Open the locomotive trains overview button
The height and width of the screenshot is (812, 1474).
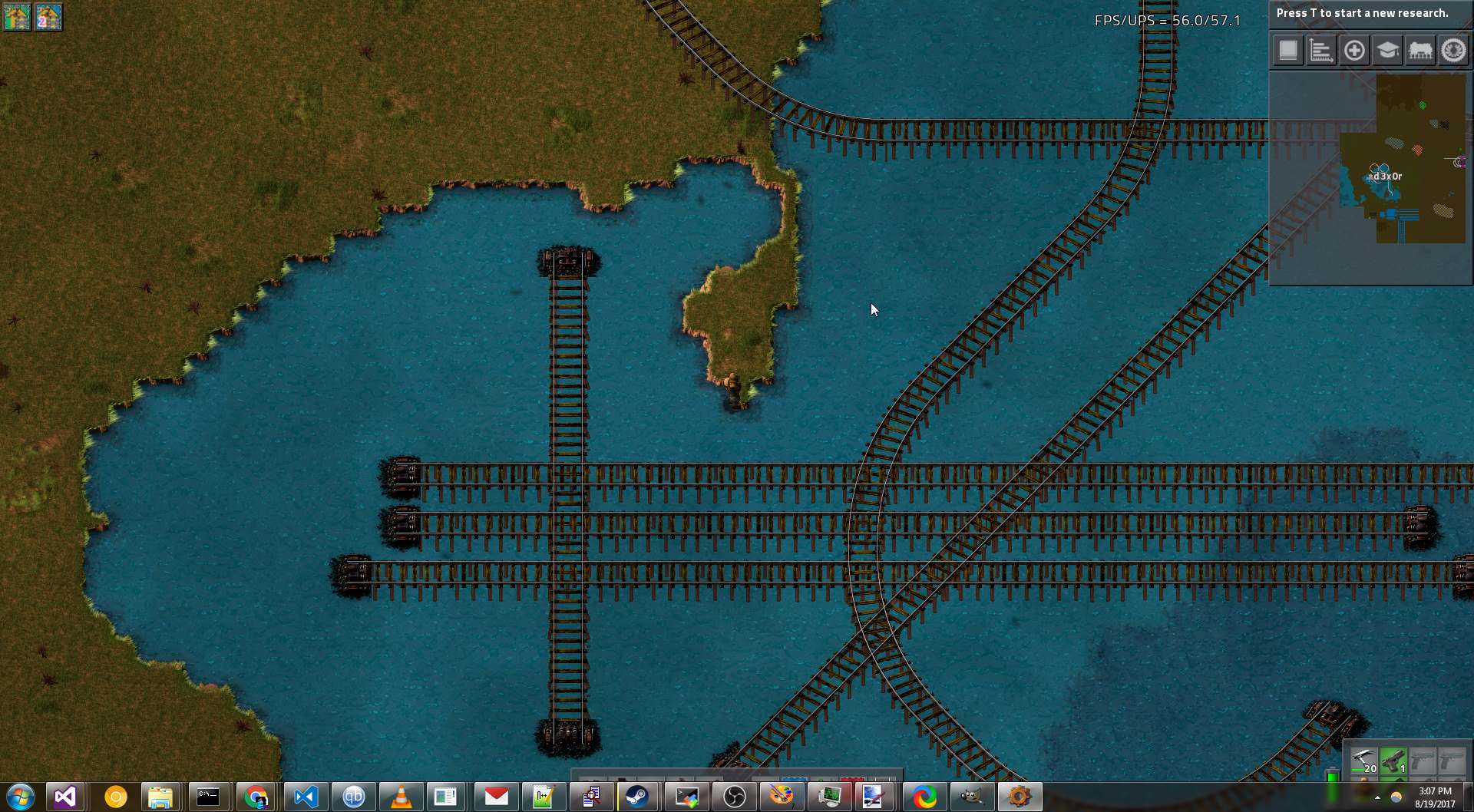point(1420,51)
